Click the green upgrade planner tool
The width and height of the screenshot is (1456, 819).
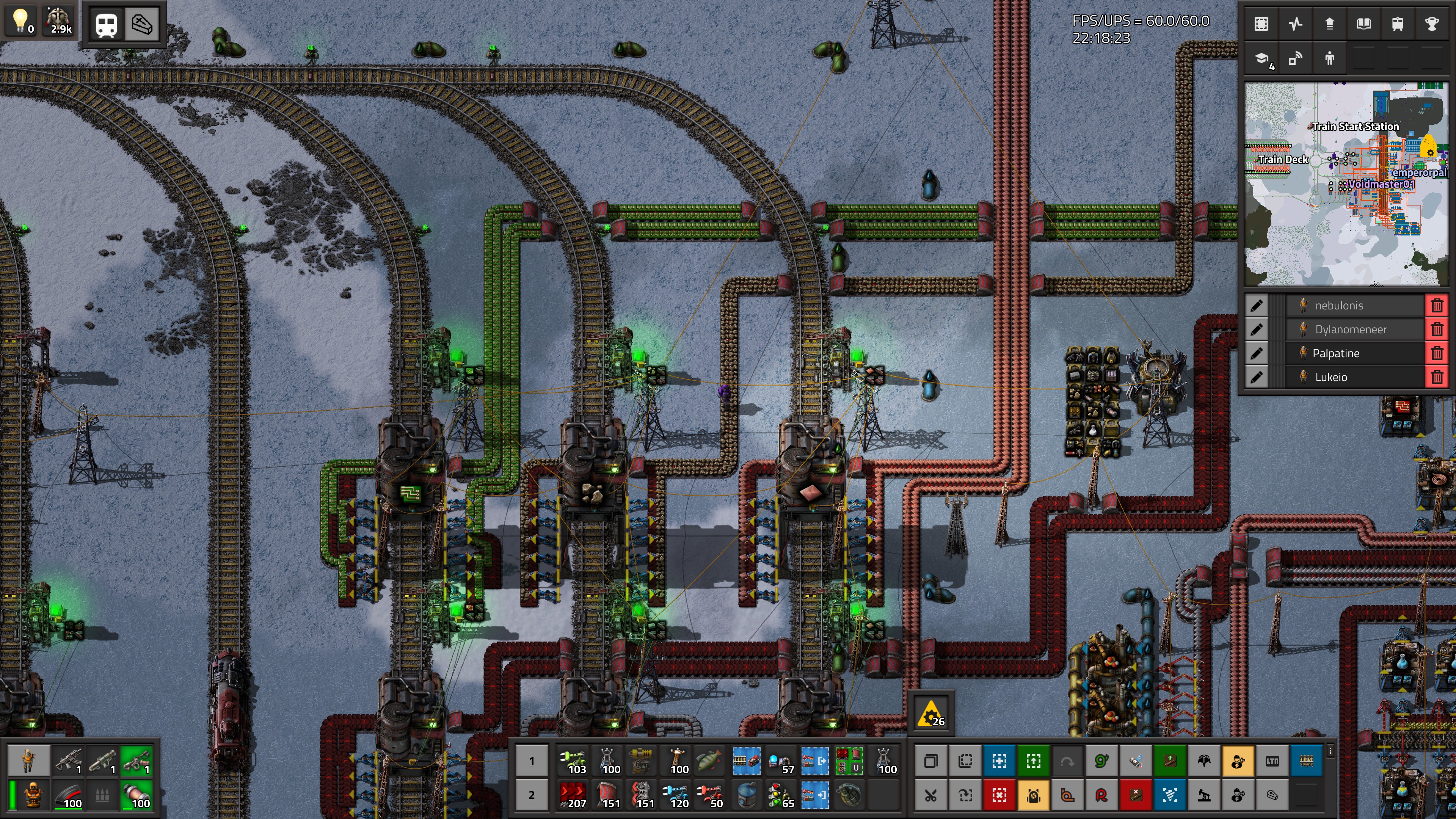click(x=1032, y=761)
